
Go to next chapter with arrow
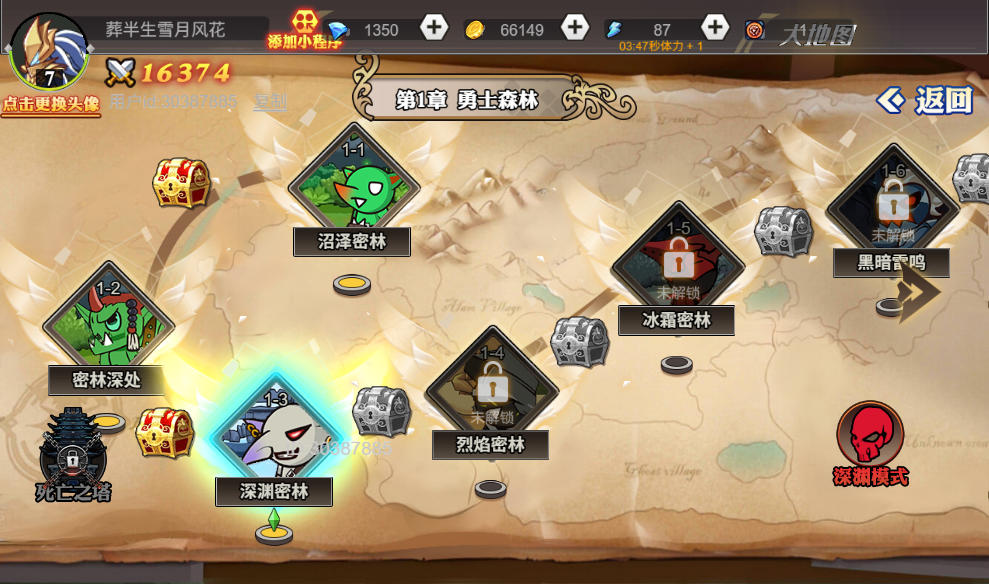click(x=916, y=292)
